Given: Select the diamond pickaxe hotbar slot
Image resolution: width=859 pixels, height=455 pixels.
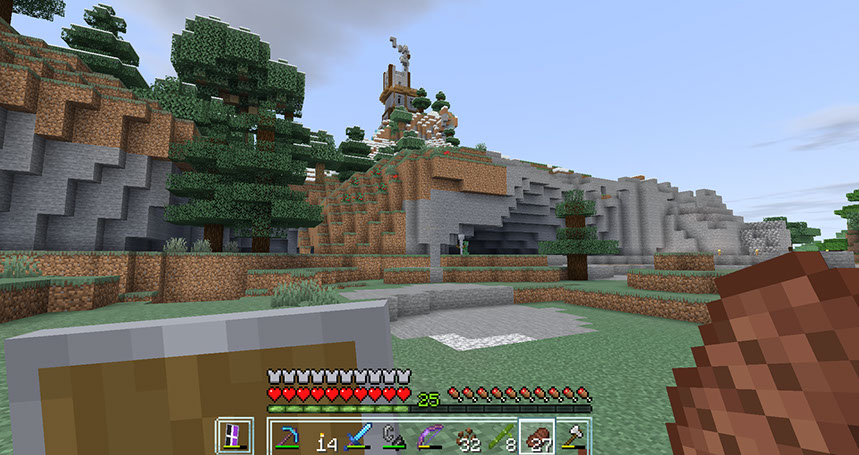Looking at the screenshot, I should (x=290, y=437).
